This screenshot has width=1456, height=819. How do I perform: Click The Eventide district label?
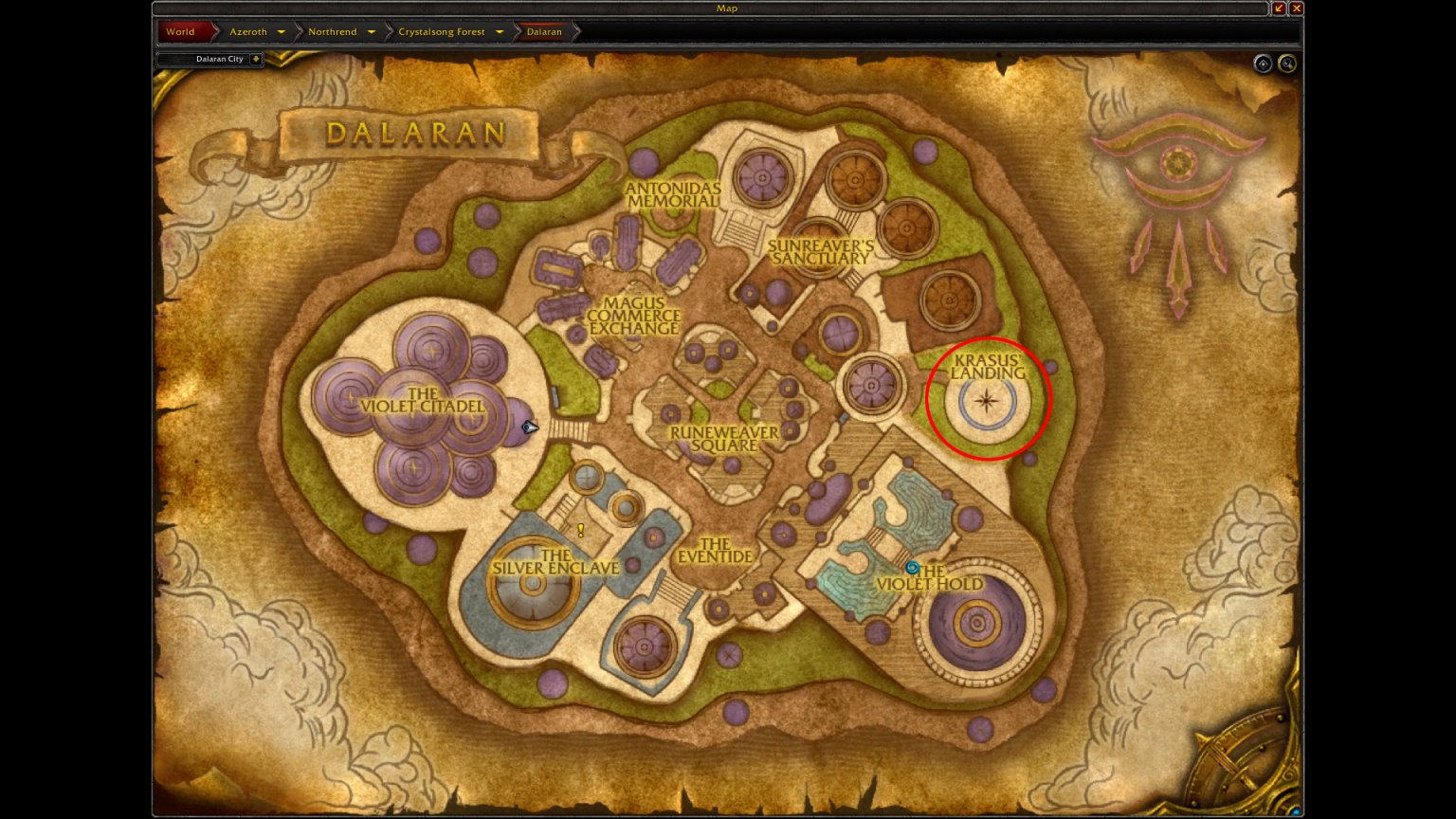coord(718,551)
